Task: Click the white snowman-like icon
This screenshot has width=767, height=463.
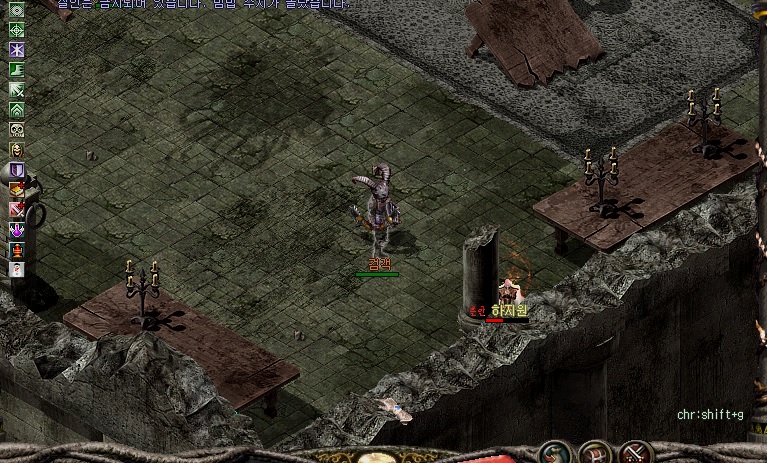Action: click(16, 269)
